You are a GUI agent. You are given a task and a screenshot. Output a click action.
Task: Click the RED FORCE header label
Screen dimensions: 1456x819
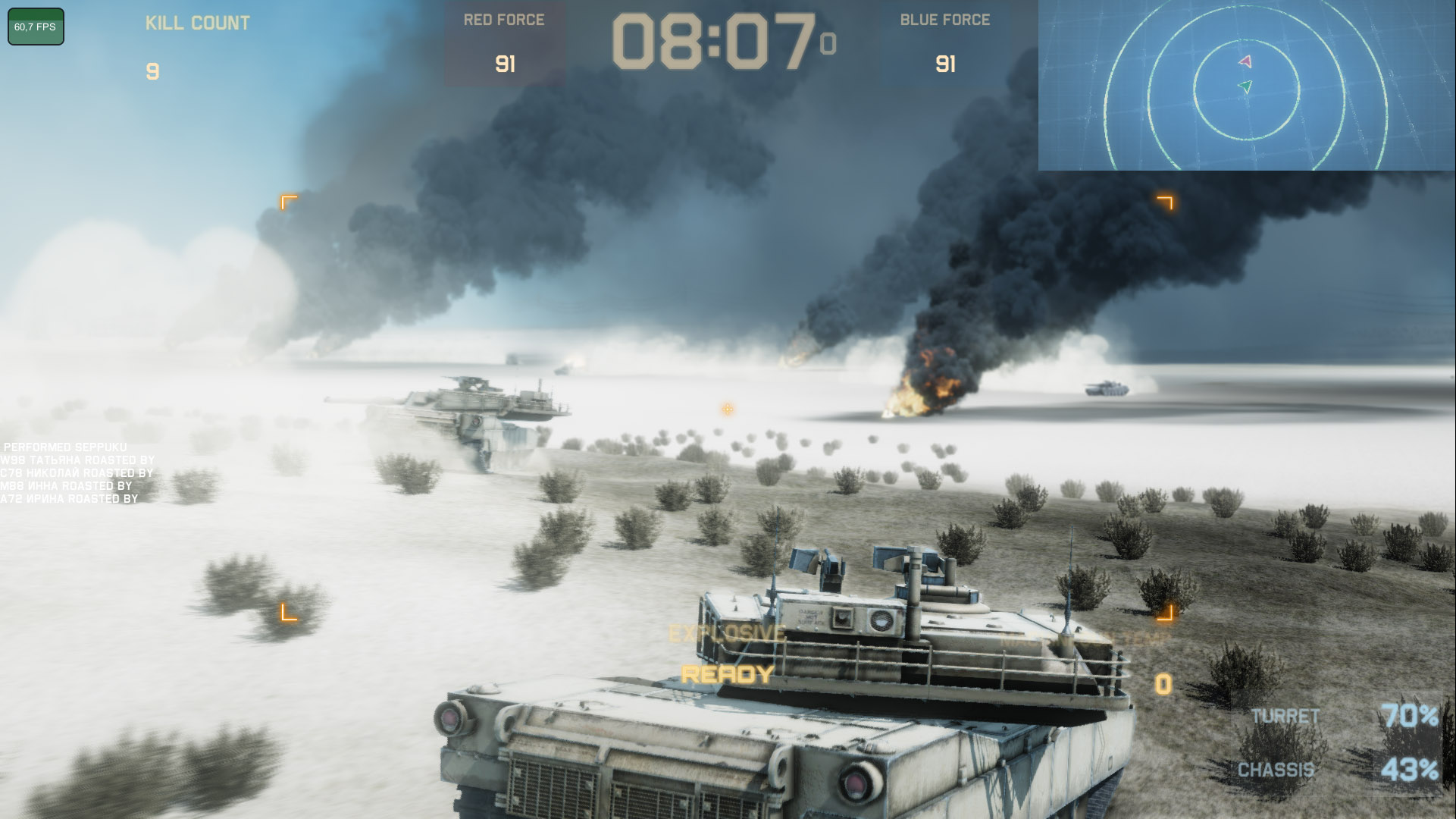pyautogui.click(x=503, y=20)
